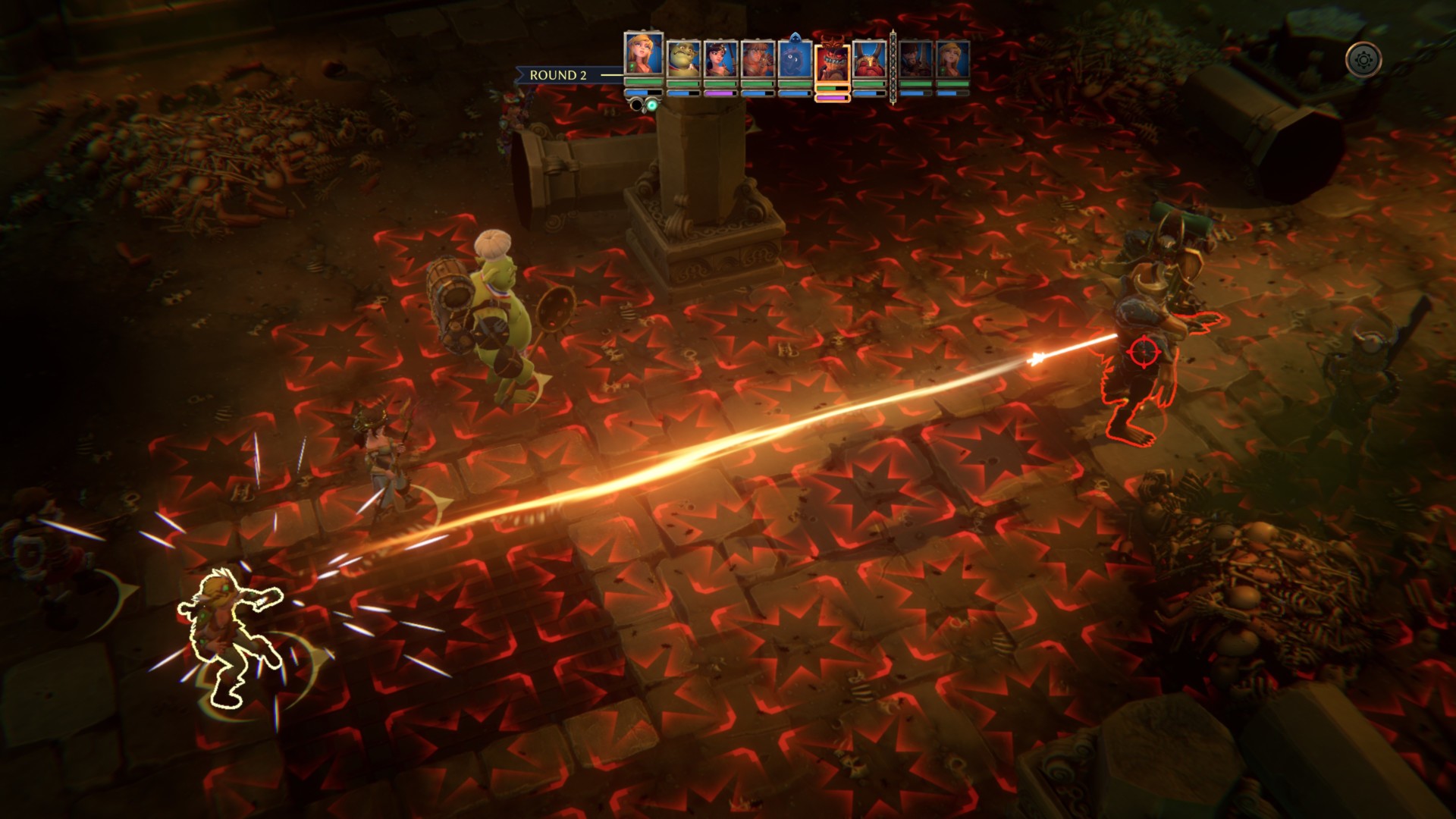Click the large blonde woman portrait beside Round 2
The height and width of the screenshot is (819, 1456).
click(643, 53)
